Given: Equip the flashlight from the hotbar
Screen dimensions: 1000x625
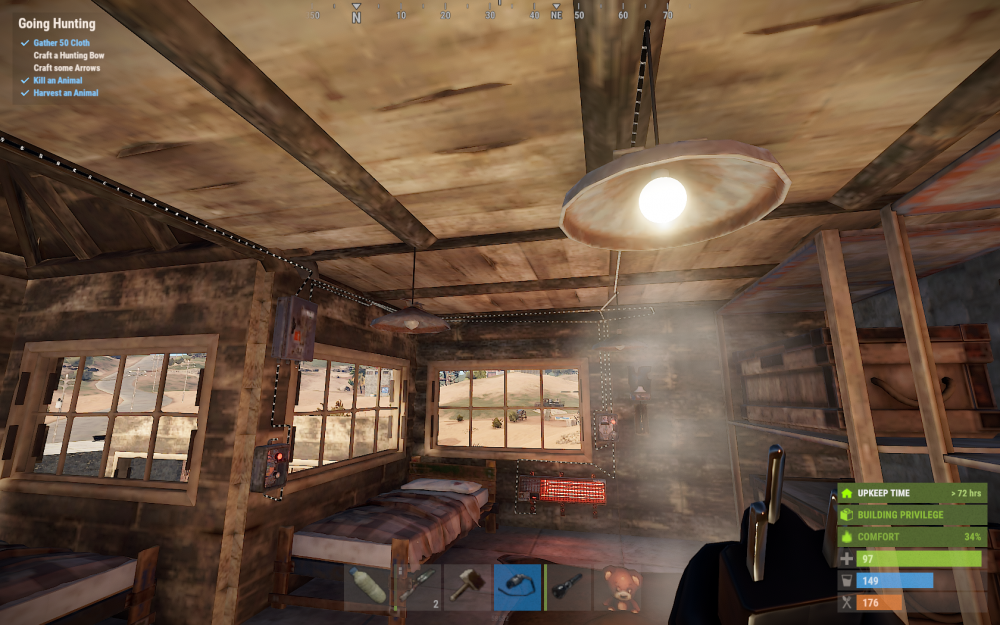Looking at the screenshot, I should [x=567, y=587].
